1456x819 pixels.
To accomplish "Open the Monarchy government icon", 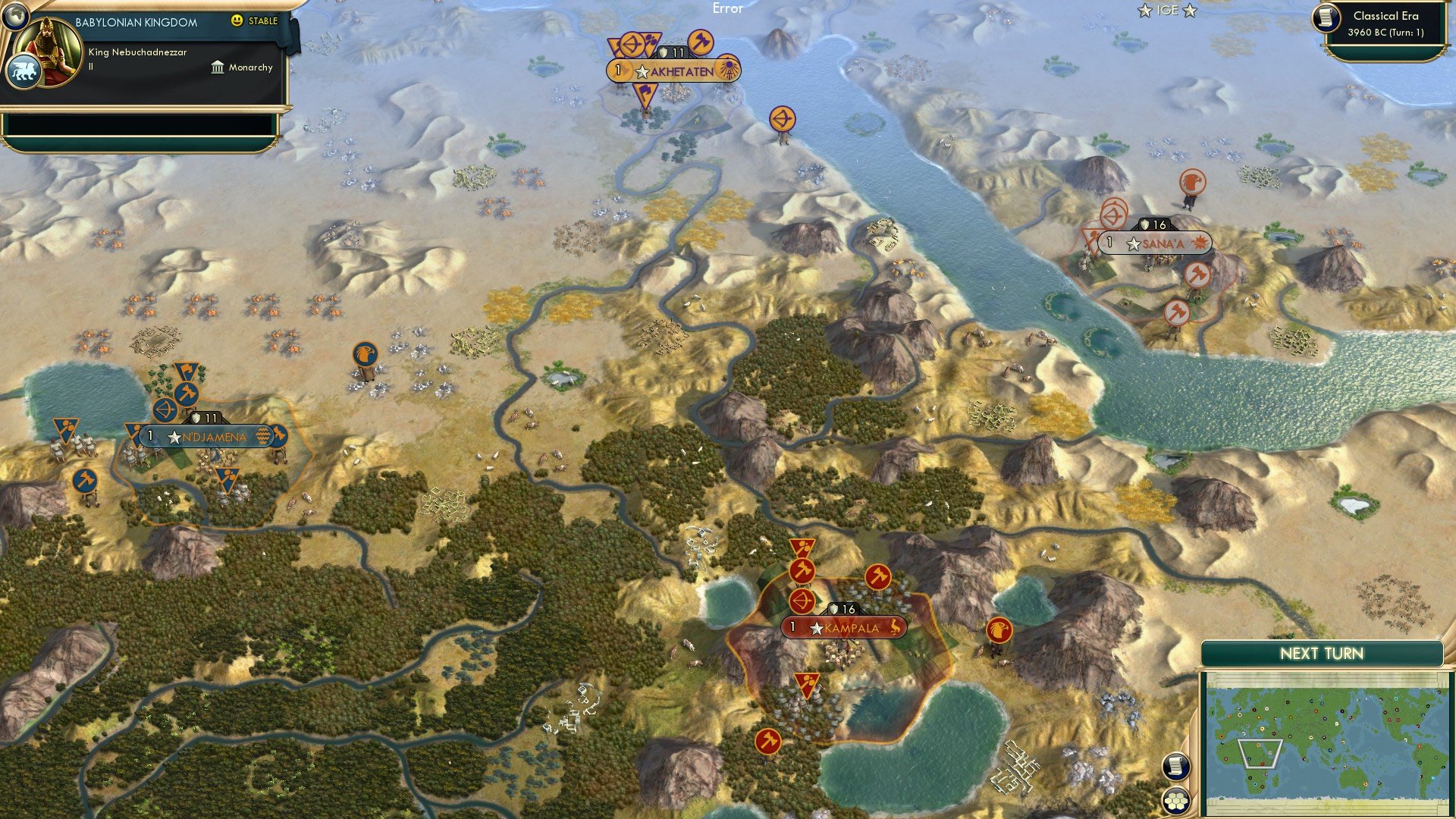I will [x=217, y=67].
